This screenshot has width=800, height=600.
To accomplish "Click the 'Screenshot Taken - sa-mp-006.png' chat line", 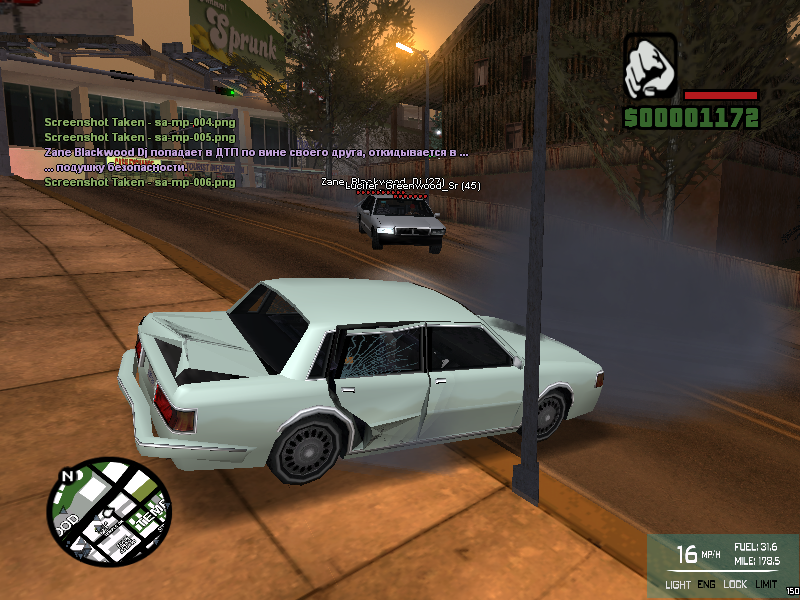I will (139, 182).
